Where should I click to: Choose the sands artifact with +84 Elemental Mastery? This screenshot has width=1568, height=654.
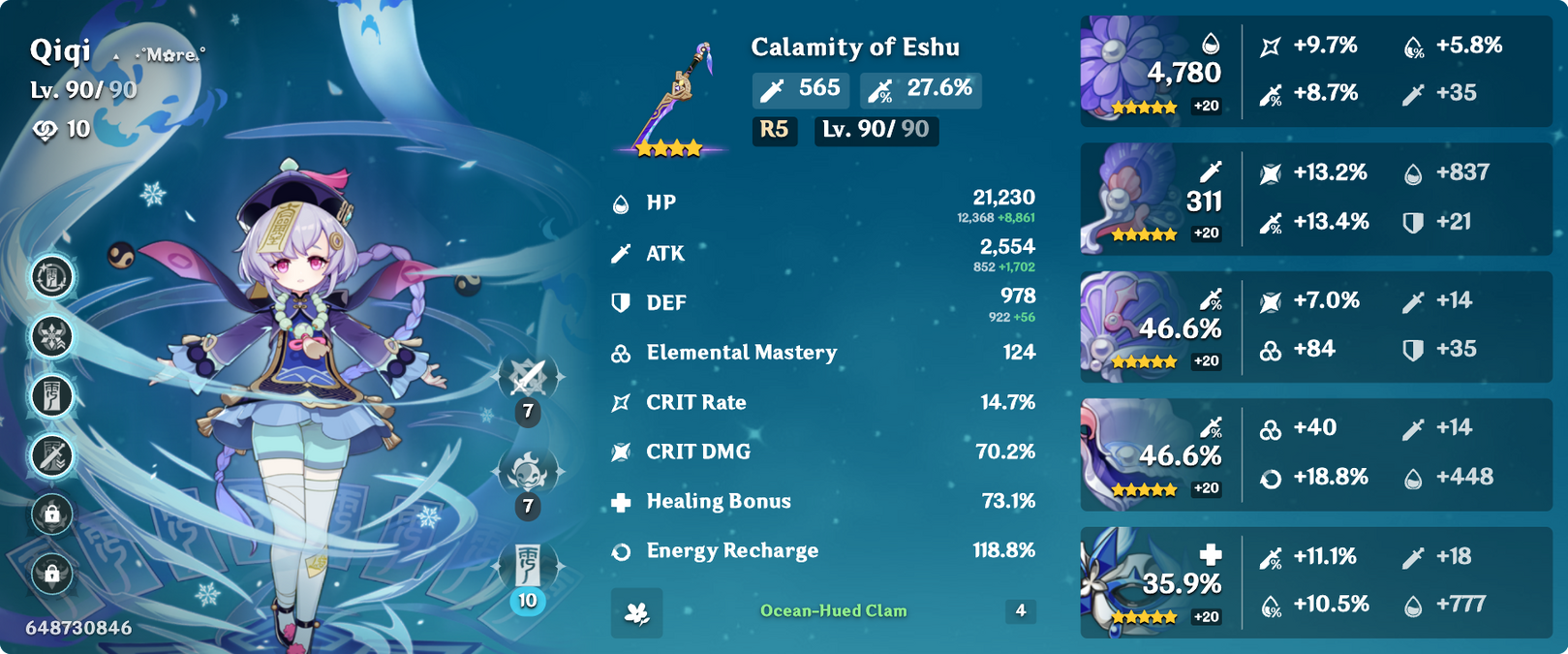[1131, 326]
